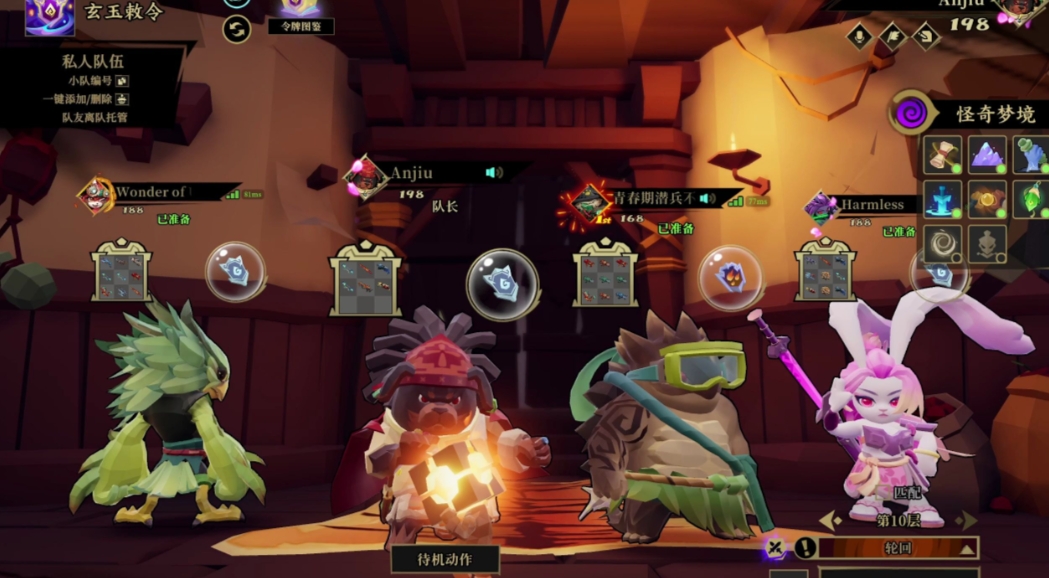Click the 玄玉敕令 token emblem
Image resolution: width=1049 pixels, height=578 pixels.
point(49,15)
